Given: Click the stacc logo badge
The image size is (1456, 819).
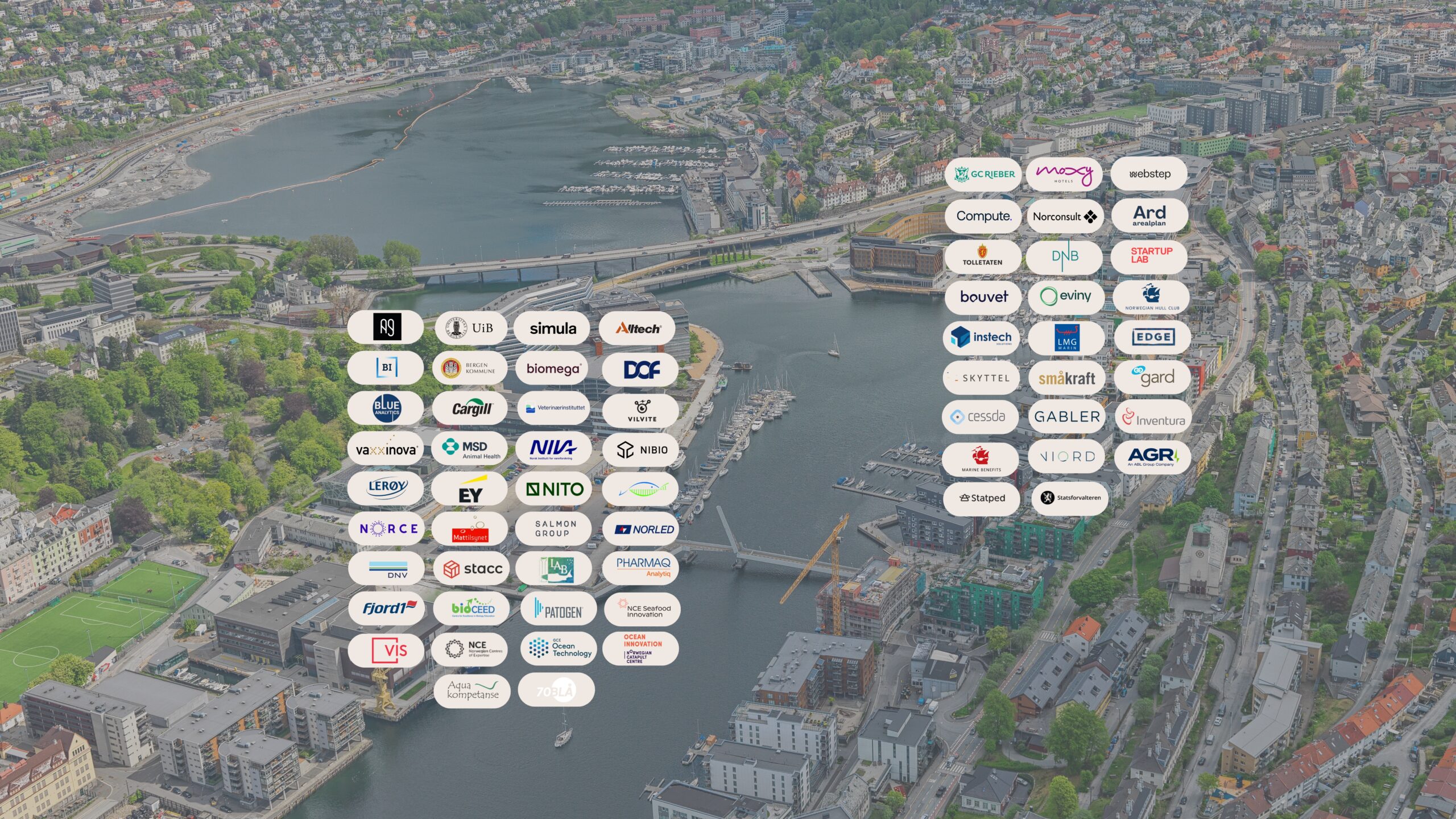Looking at the screenshot, I should (x=471, y=569).
